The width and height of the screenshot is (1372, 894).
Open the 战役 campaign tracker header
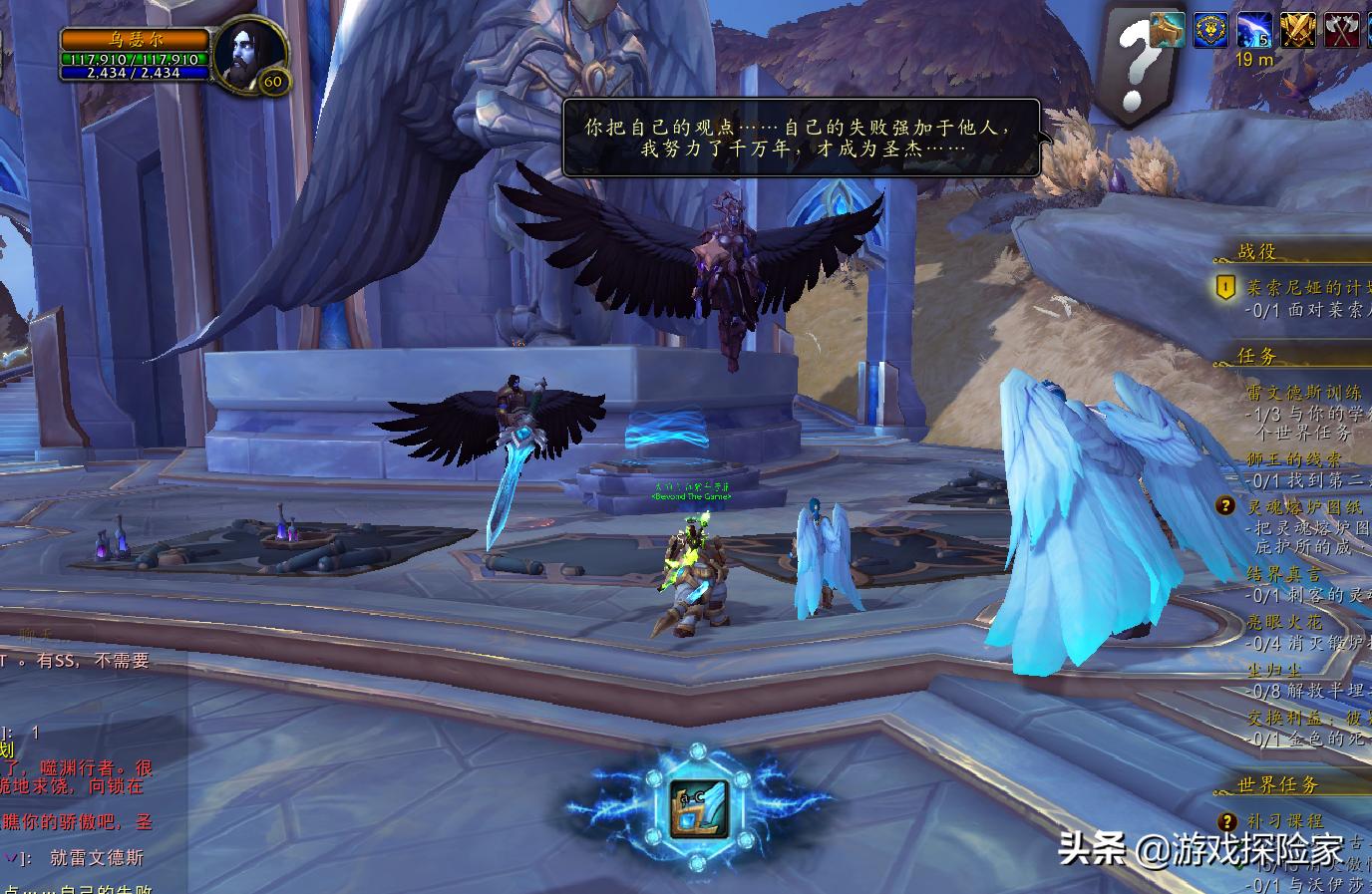(x=1258, y=252)
